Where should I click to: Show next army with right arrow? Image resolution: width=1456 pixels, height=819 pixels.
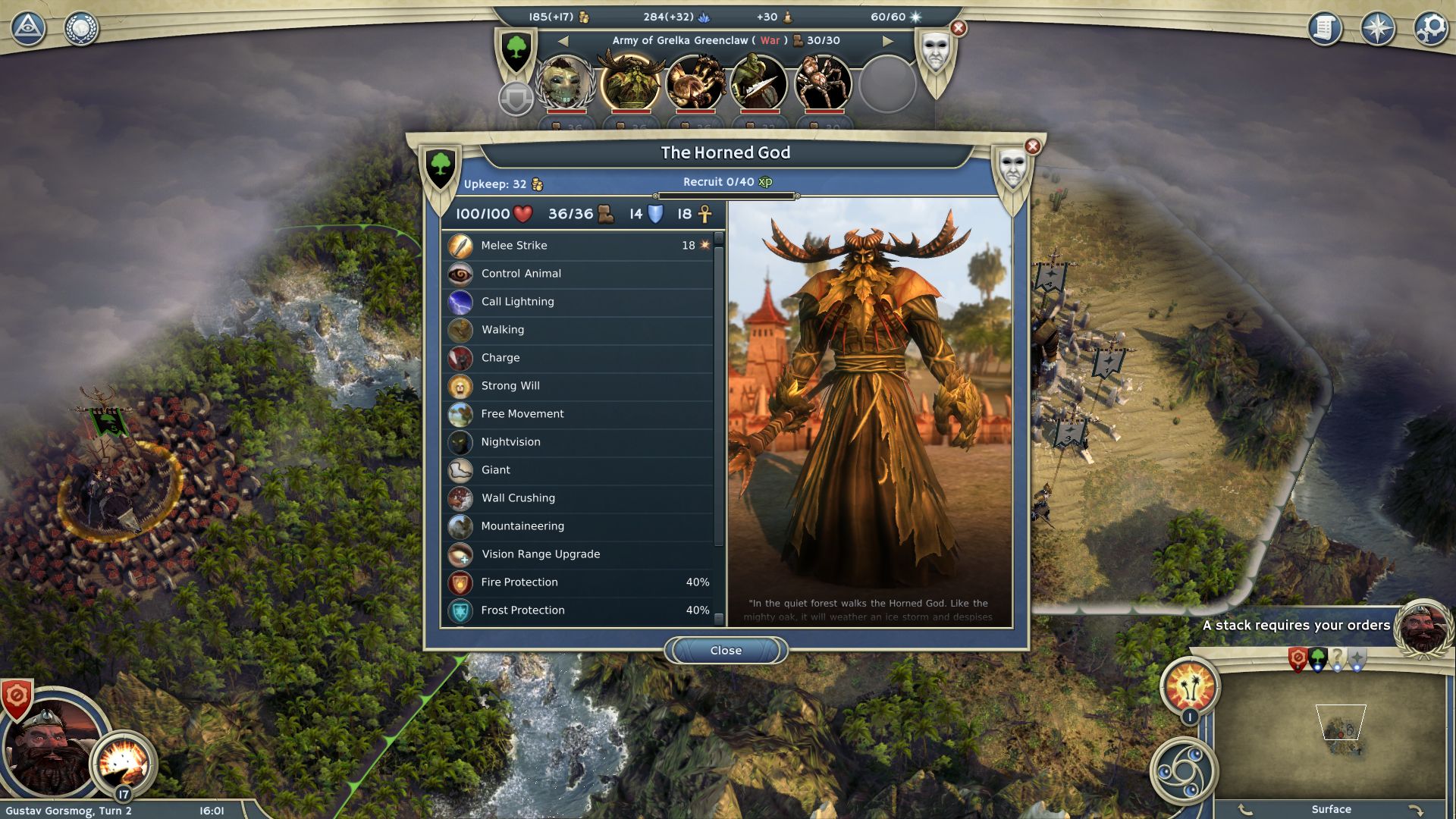point(888,41)
